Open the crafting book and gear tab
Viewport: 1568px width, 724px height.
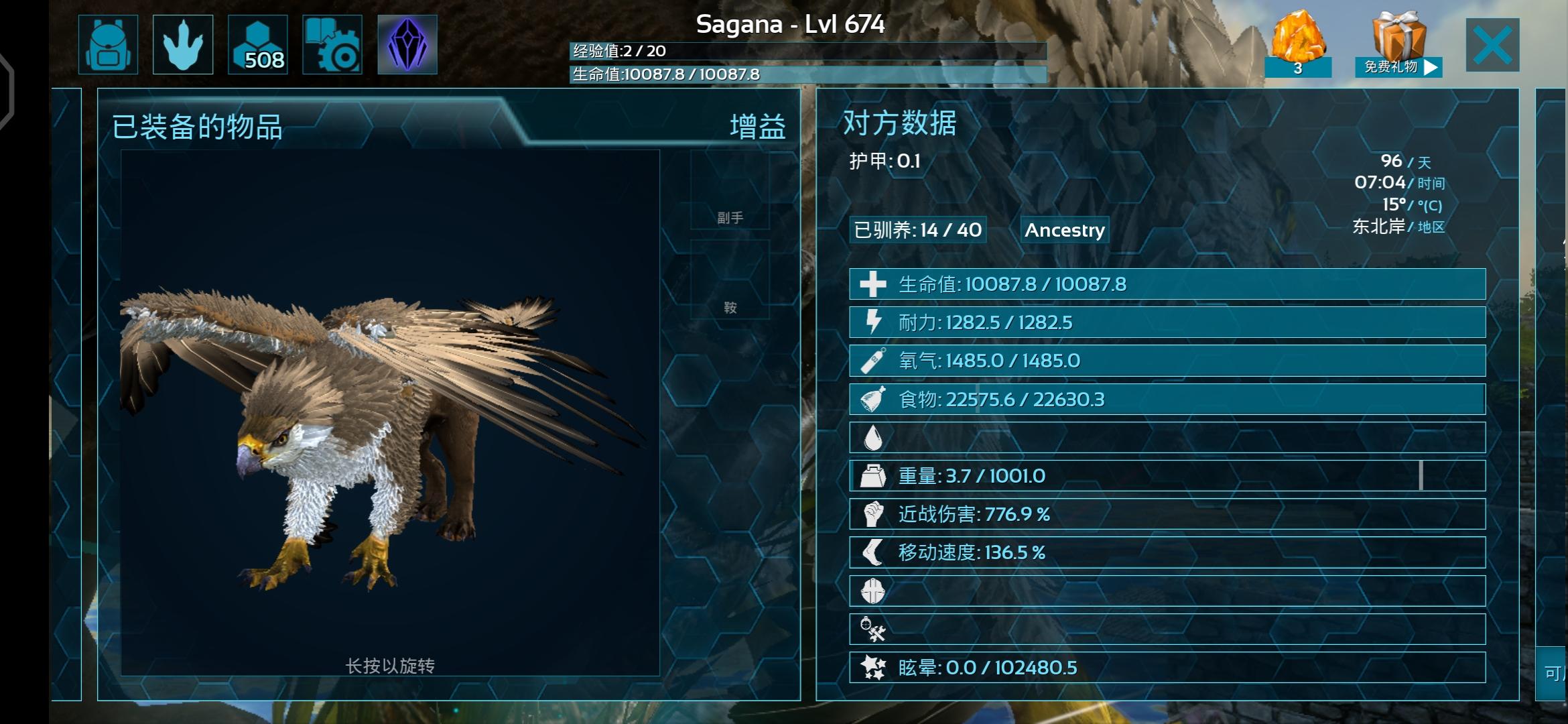coord(332,44)
